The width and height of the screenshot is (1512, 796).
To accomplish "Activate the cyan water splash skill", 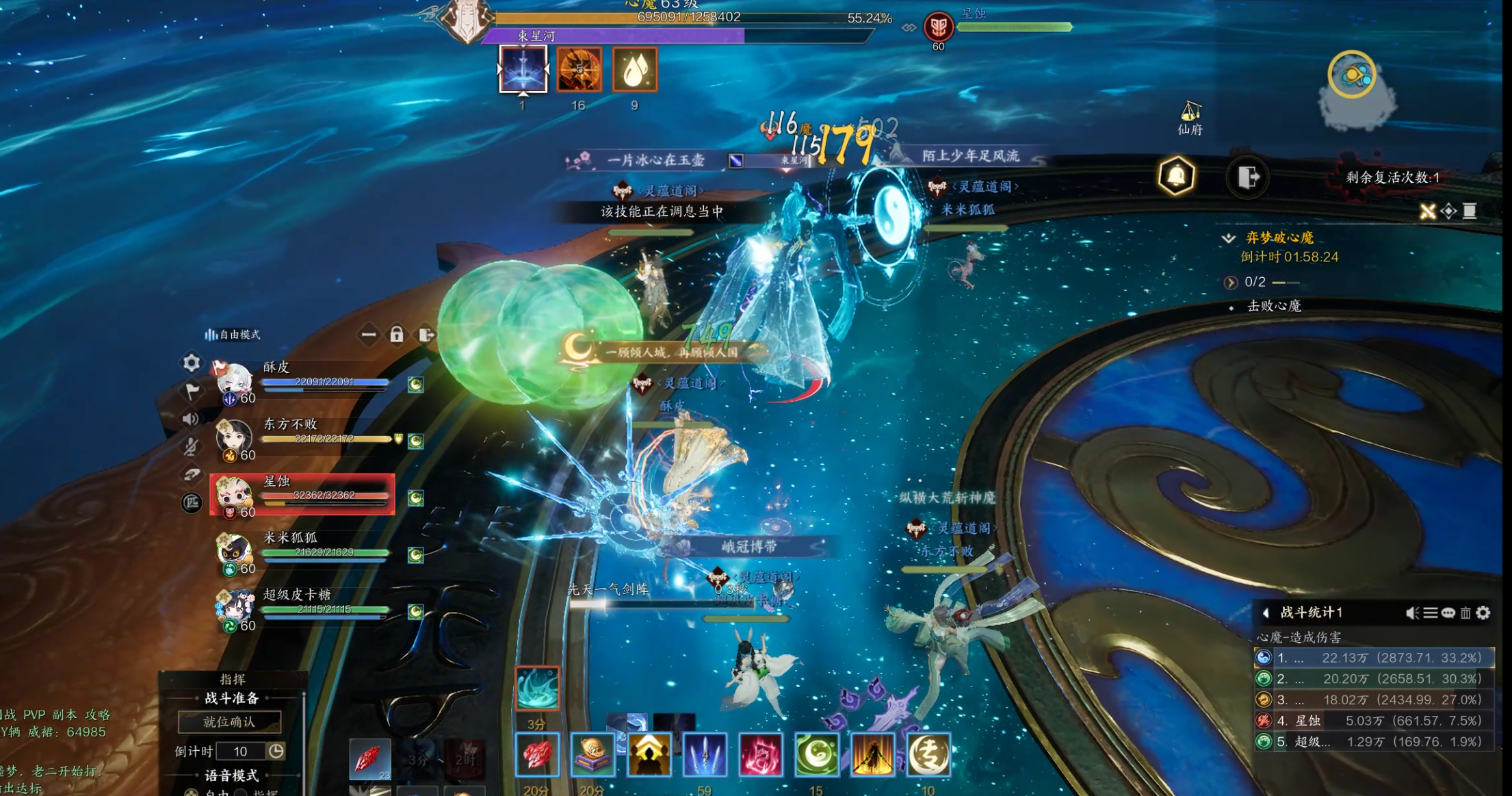I will pyautogui.click(x=537, y=688).
